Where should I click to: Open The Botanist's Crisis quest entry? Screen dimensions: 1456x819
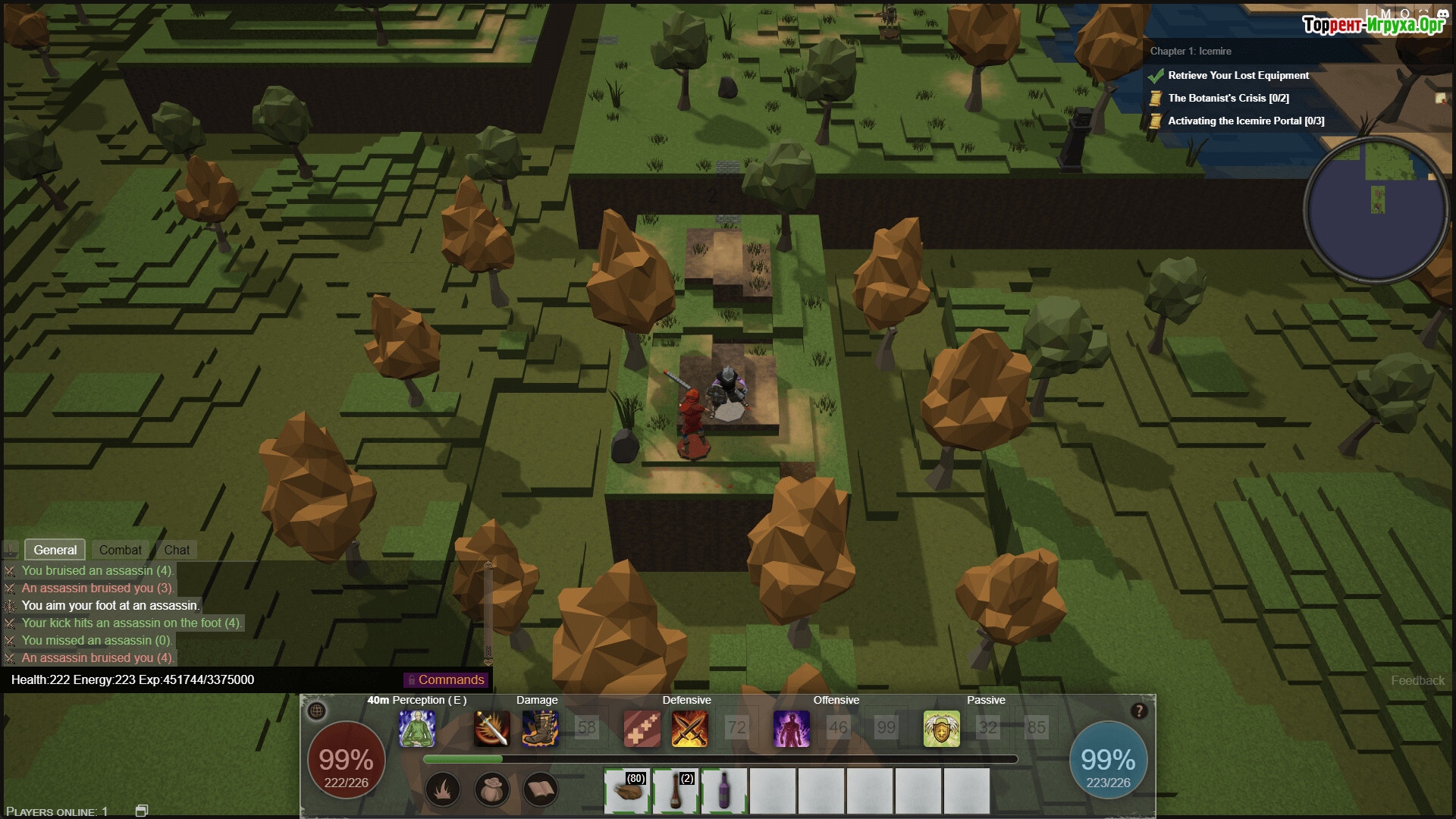(x=1228, y=98)
